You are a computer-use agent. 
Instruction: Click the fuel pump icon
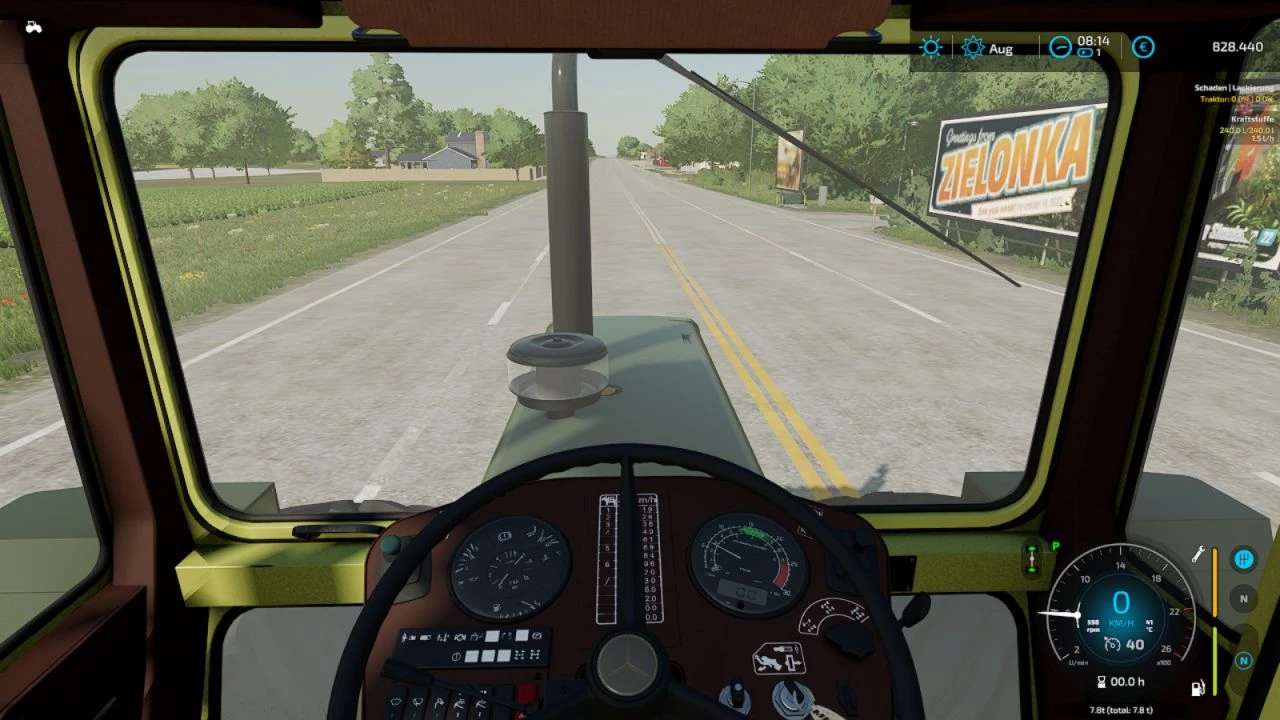tap(1196, 688)
